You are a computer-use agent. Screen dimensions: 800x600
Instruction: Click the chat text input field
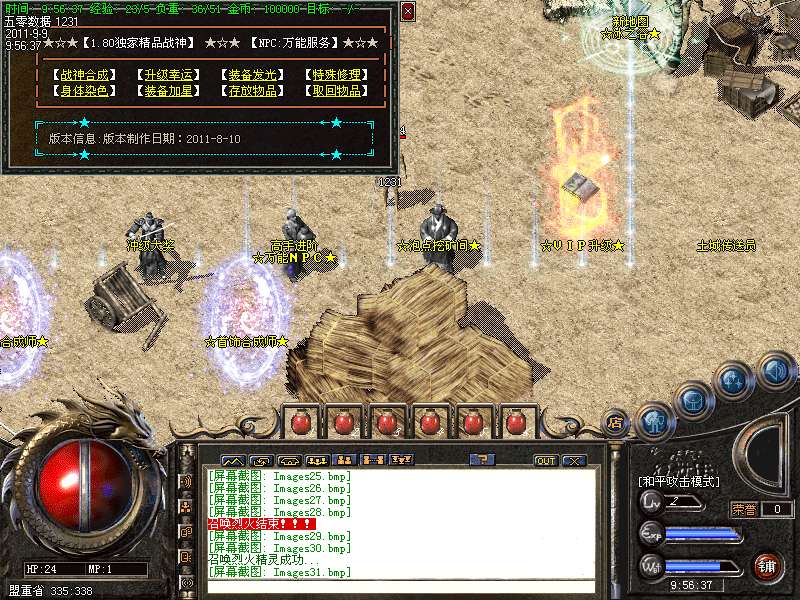click(x=400, y=587)
